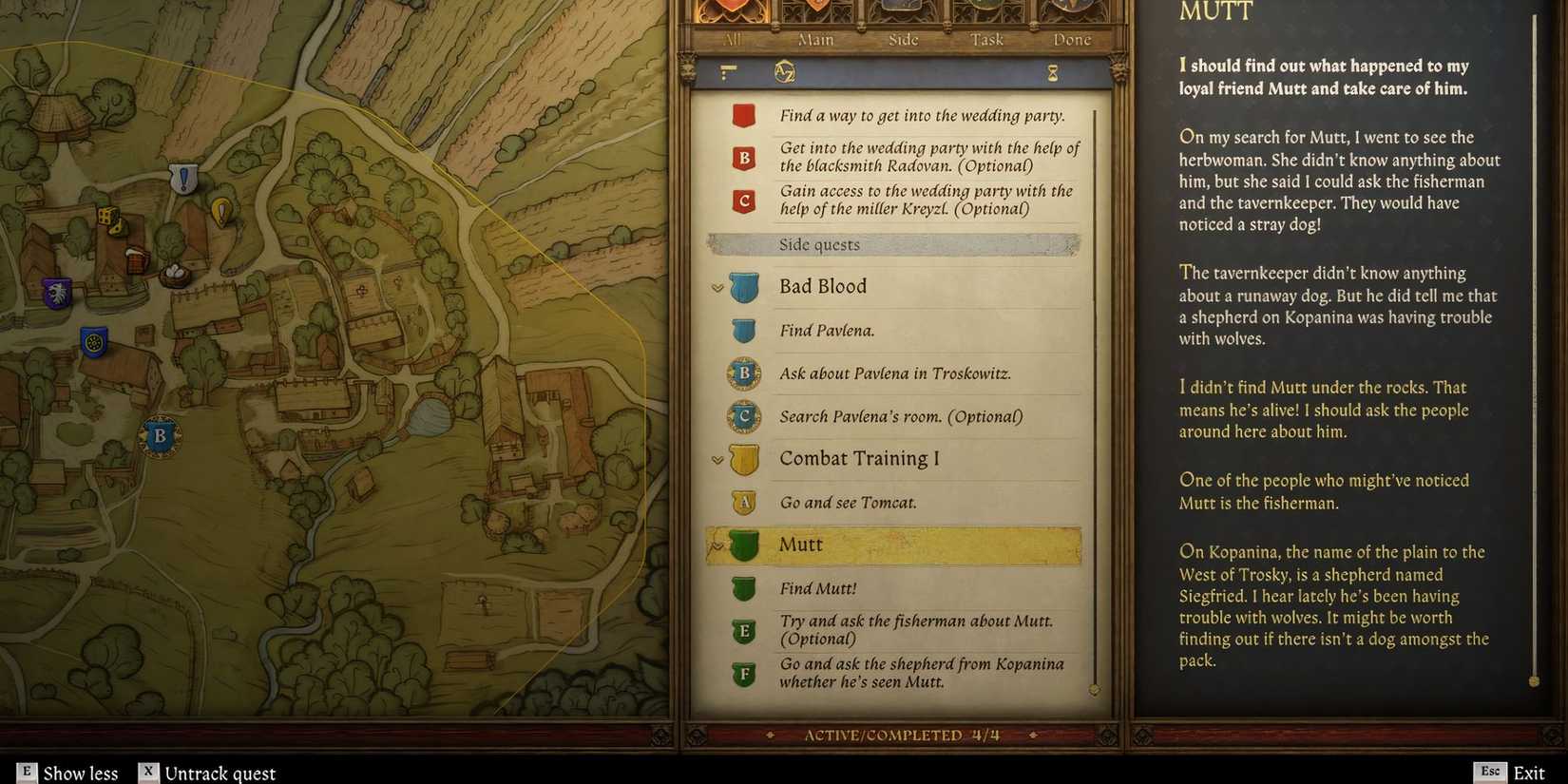Toggle objective F shield for the Kopanina shepherd

point(743,673)
